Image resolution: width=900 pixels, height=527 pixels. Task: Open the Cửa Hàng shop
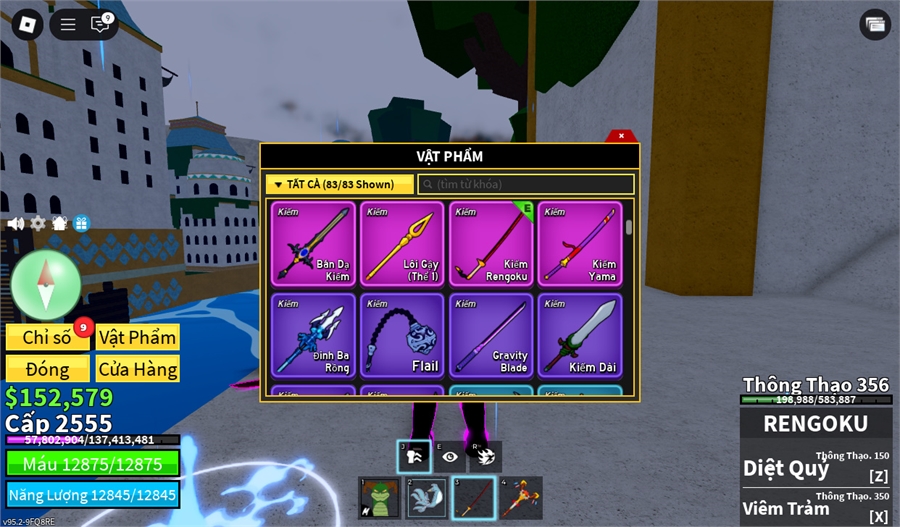point(138,369)
